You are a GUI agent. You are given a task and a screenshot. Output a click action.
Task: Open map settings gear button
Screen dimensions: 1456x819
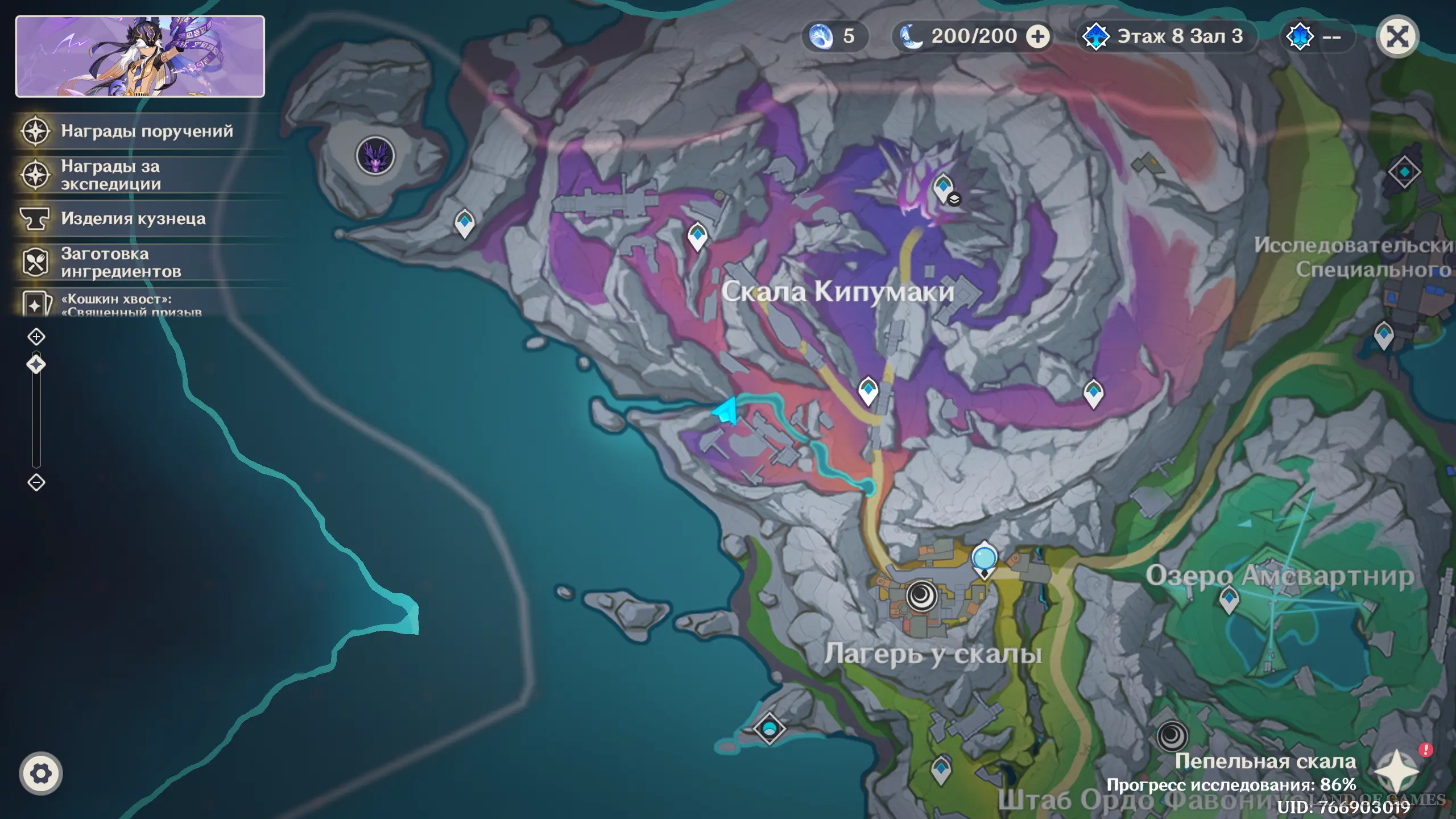[x=40, y=773]
